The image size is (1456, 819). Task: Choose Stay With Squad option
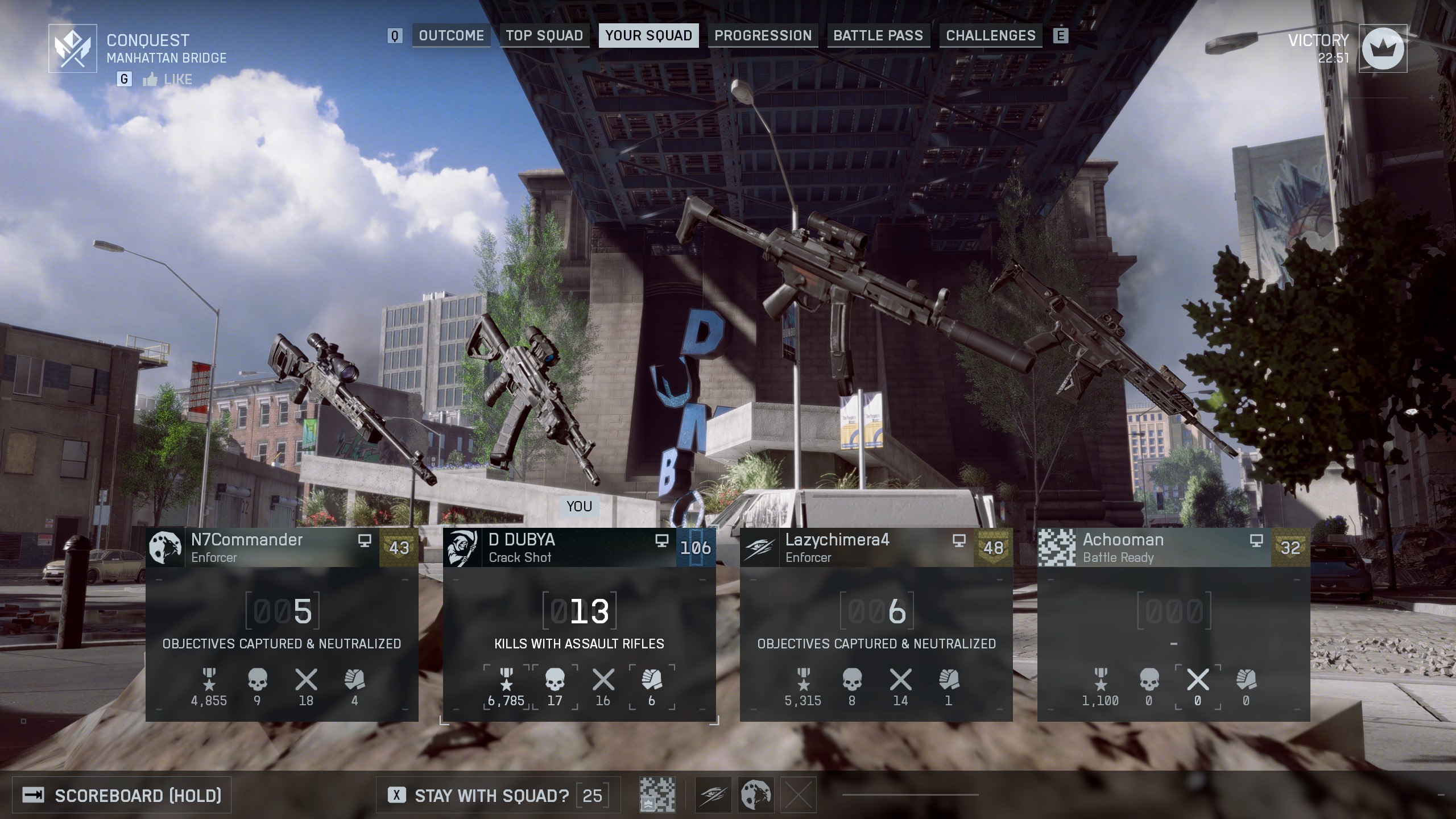491,795
